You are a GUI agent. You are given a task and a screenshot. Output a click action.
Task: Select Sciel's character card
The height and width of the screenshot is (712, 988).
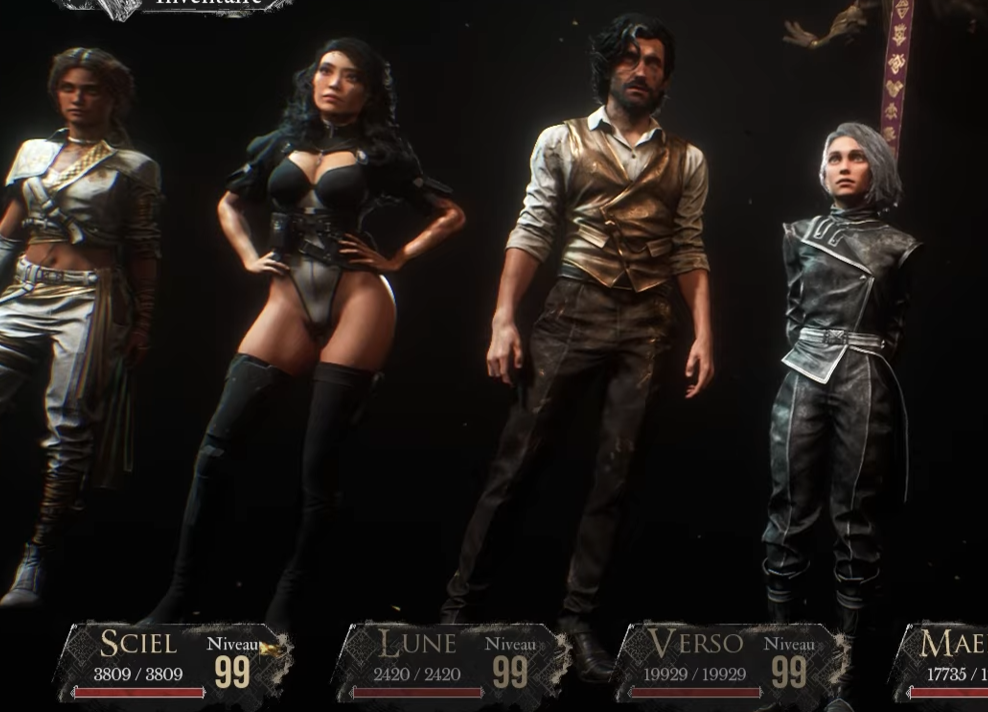point(173,662)
